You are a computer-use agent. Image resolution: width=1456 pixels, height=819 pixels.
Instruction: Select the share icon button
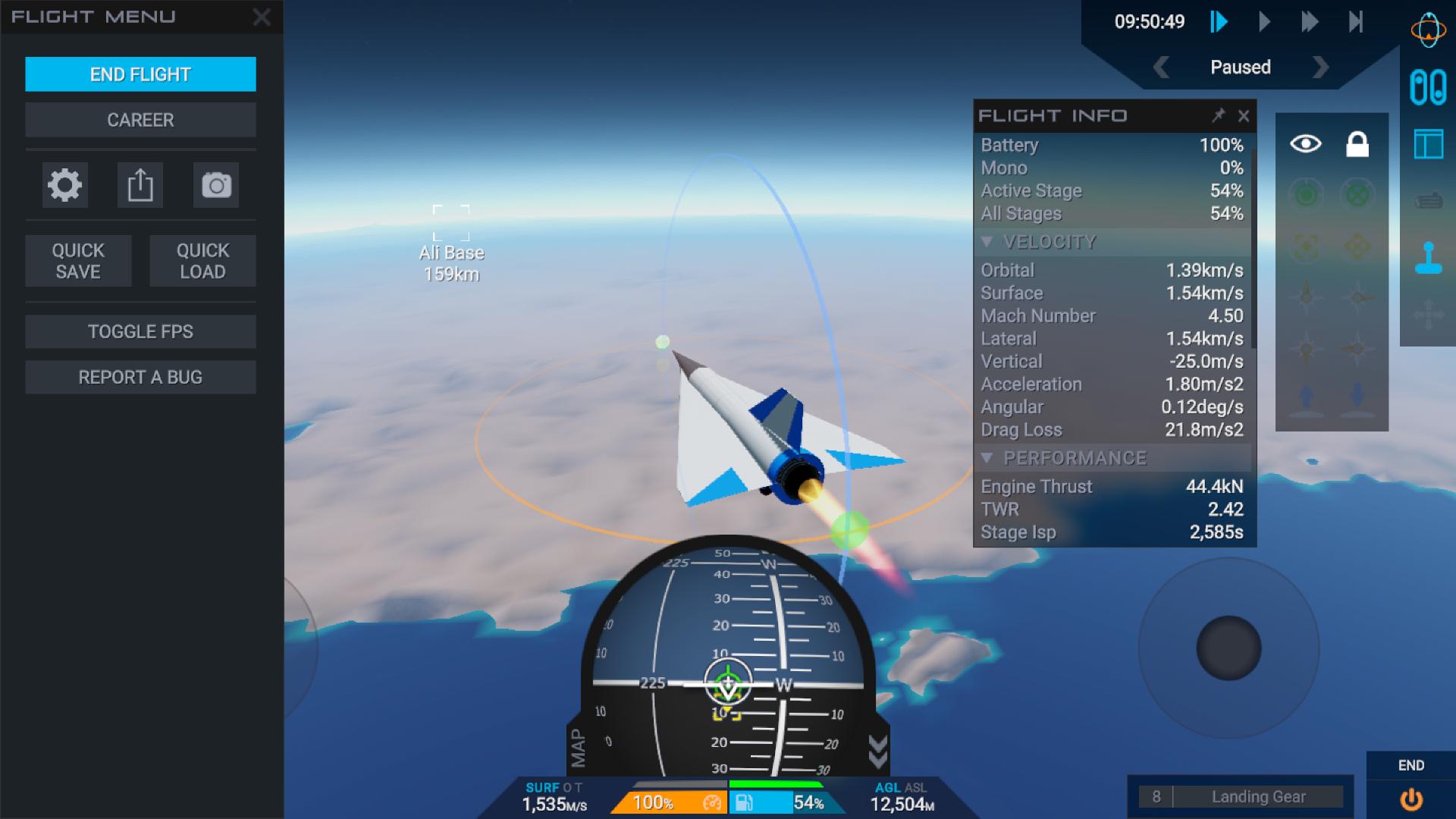click(140, 185)
